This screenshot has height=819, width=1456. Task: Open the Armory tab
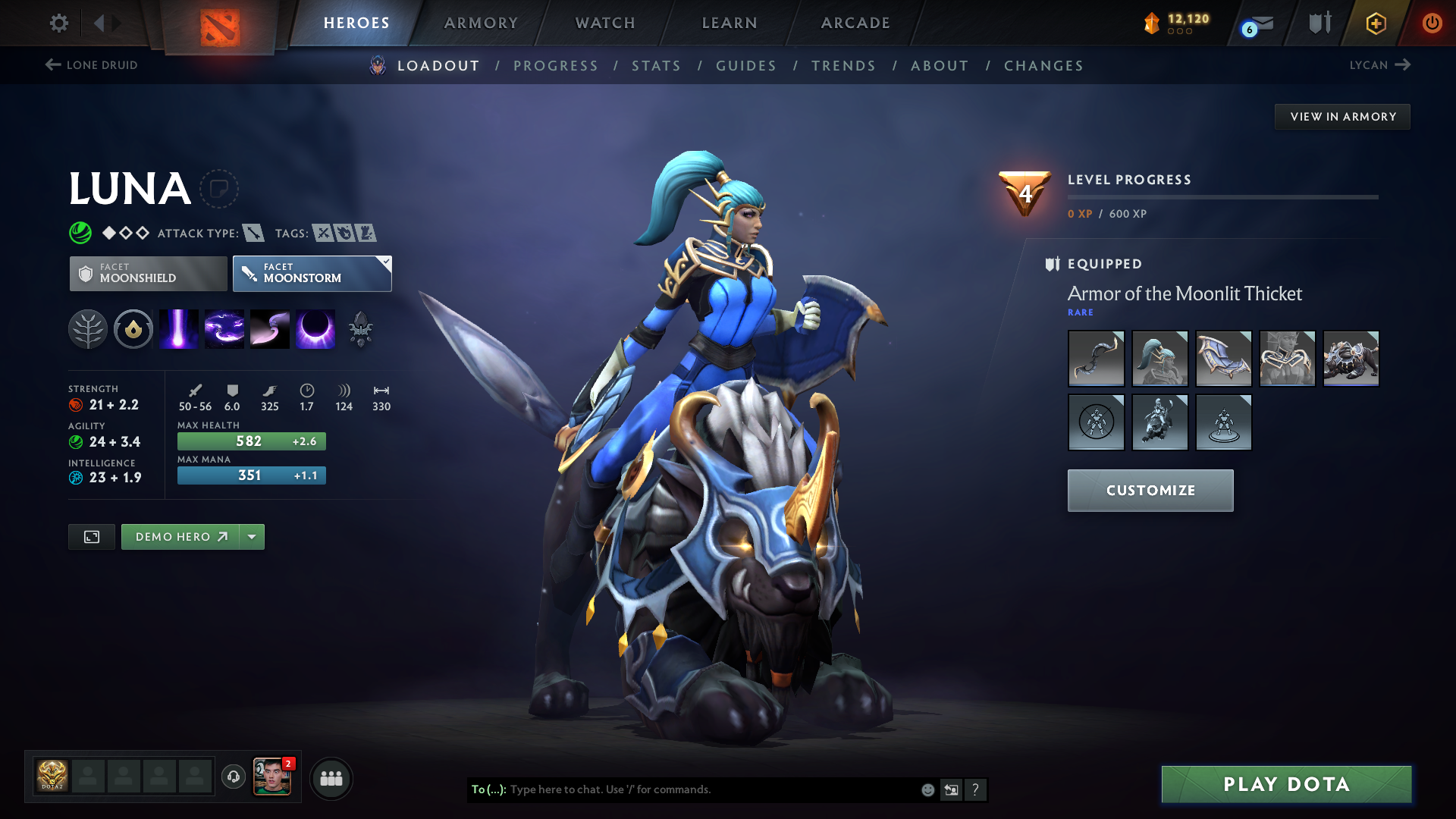481,23
